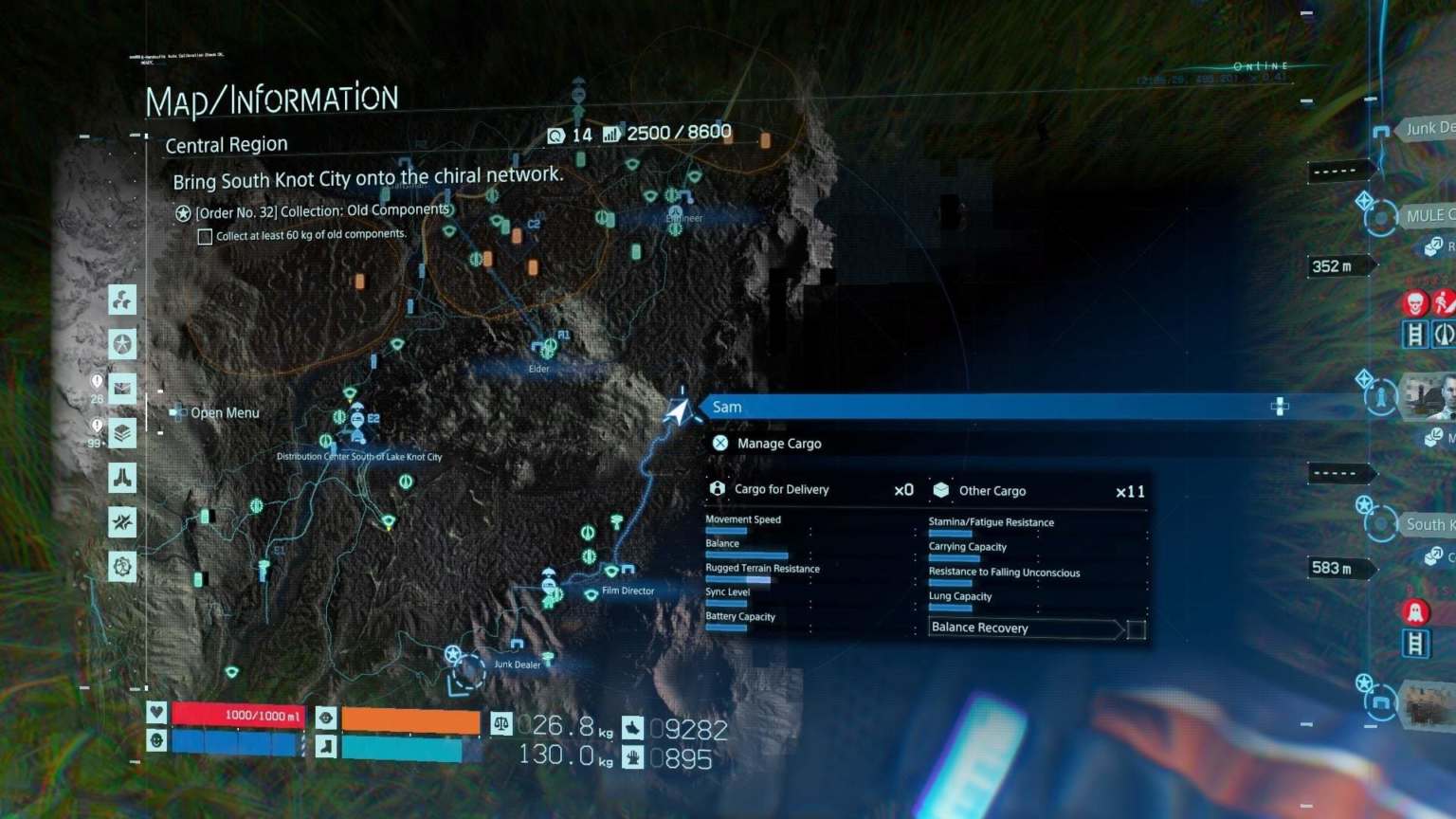Select the likes filter icon on left sidebar

click(121, 300)
